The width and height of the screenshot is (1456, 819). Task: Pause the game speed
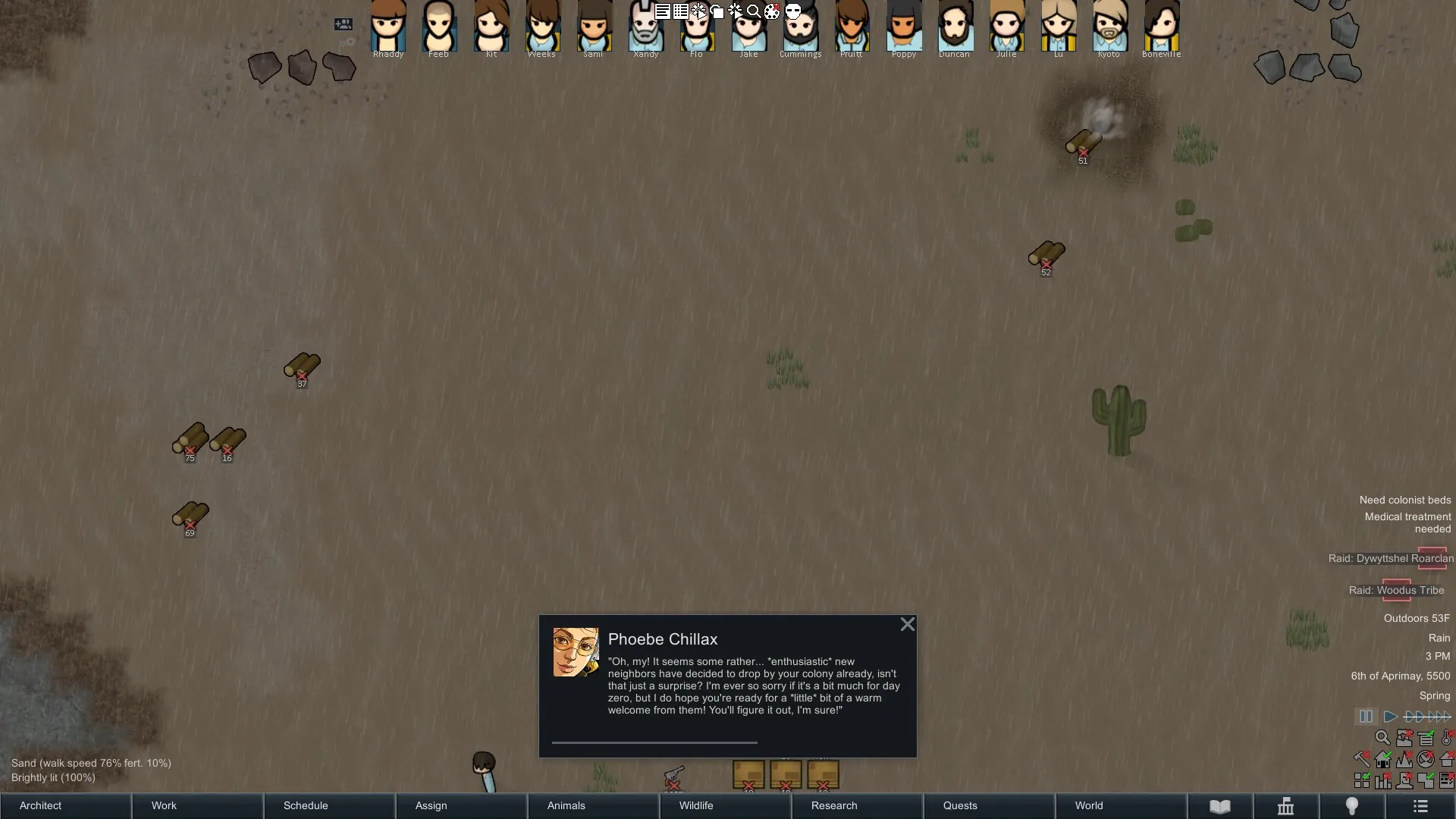coord(1366,717)
